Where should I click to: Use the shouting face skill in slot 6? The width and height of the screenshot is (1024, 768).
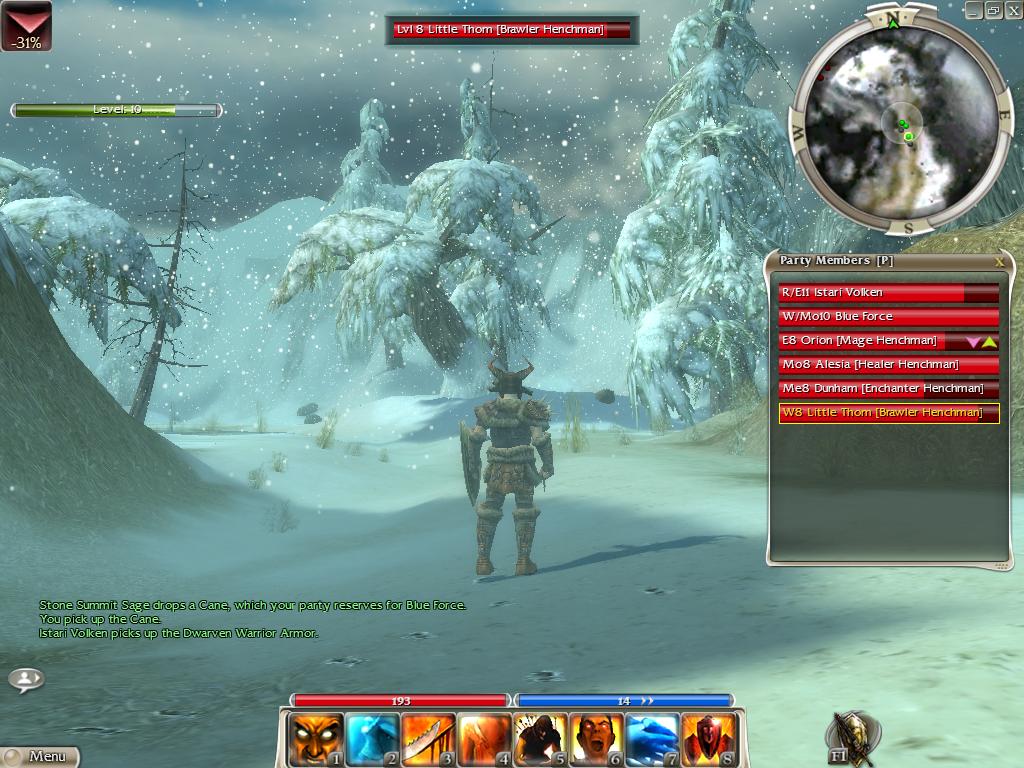click(596, 739)
